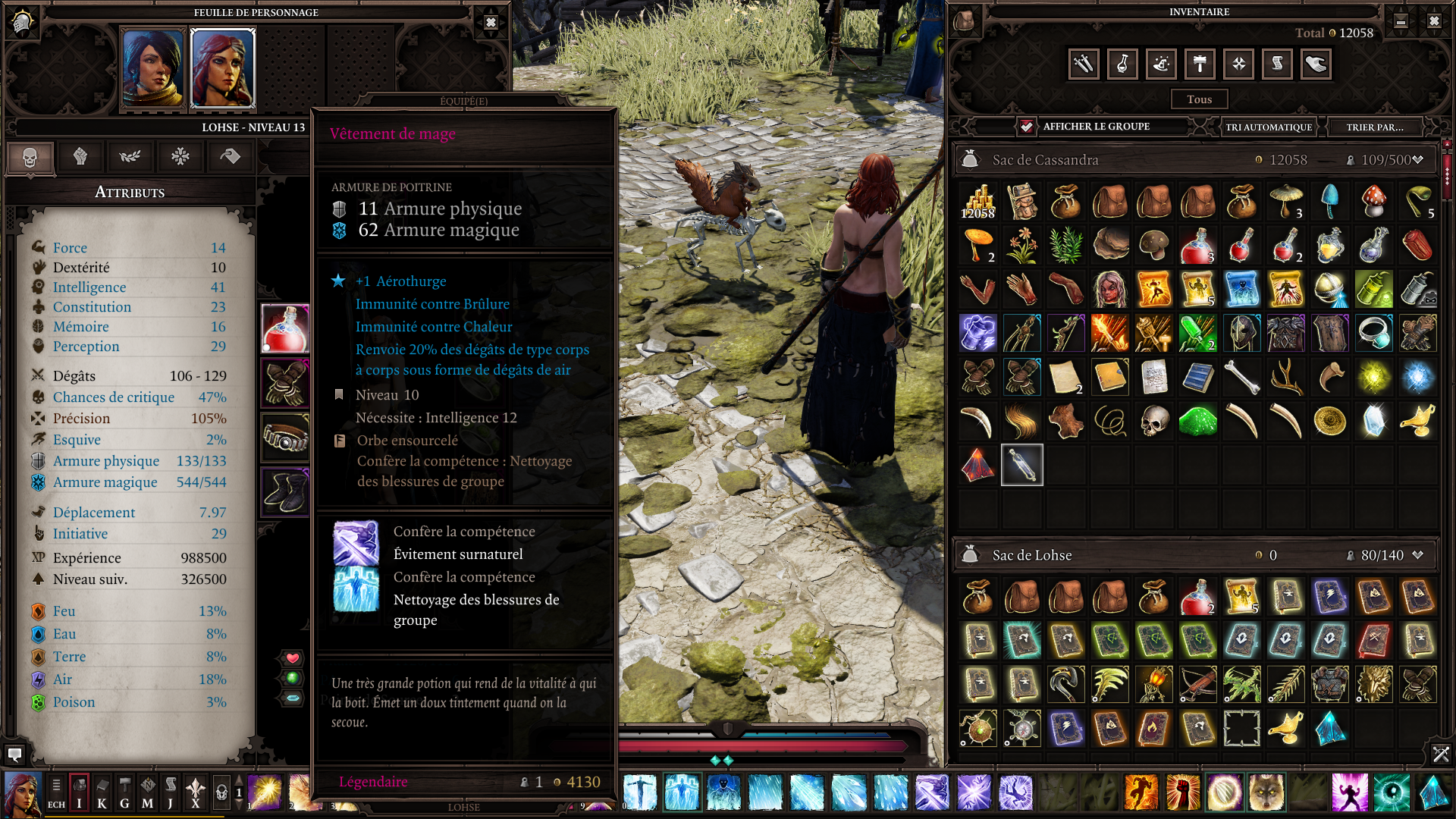
Task: Close the character sheet panel
Action: (491, 22)
